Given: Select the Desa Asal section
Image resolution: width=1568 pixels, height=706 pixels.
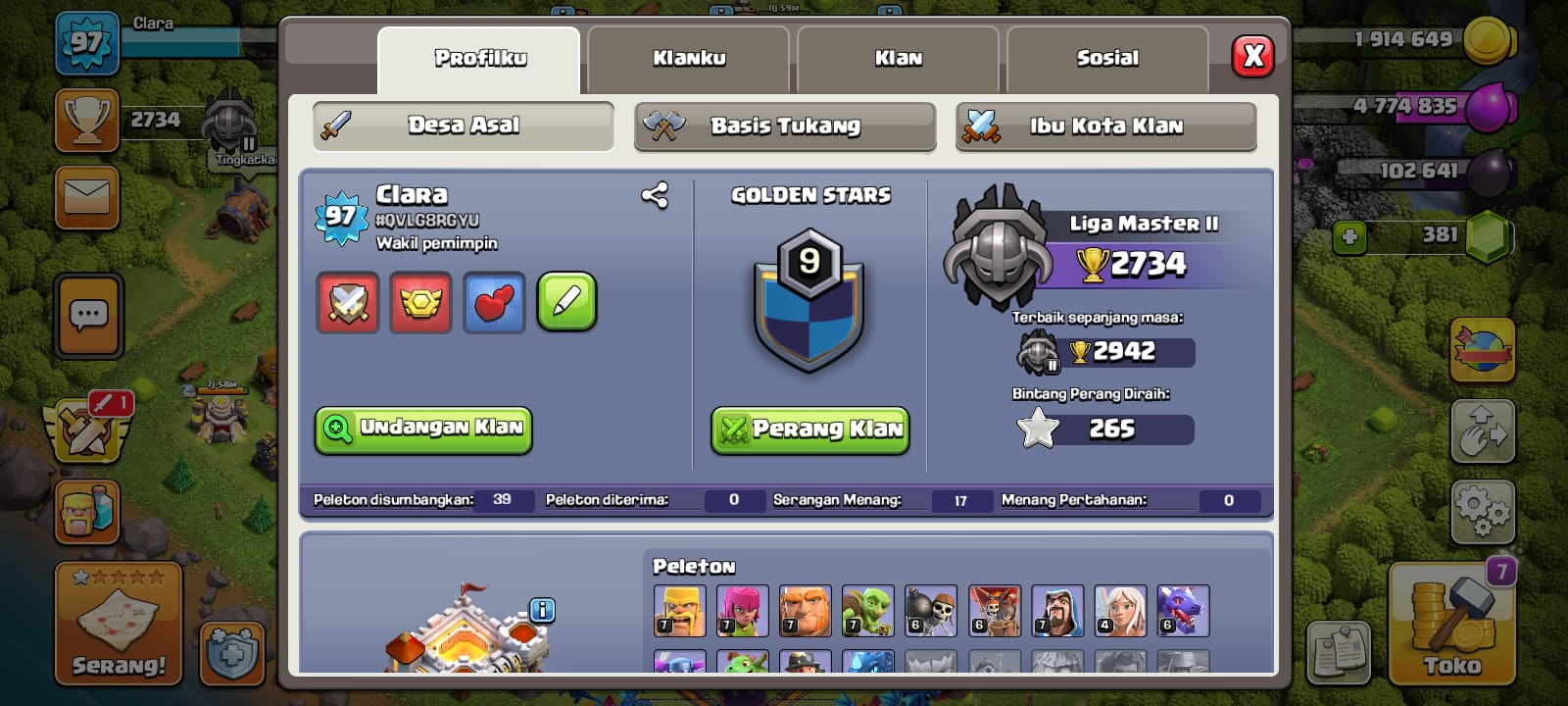Looking at the screenshot, I should (464, 126).
